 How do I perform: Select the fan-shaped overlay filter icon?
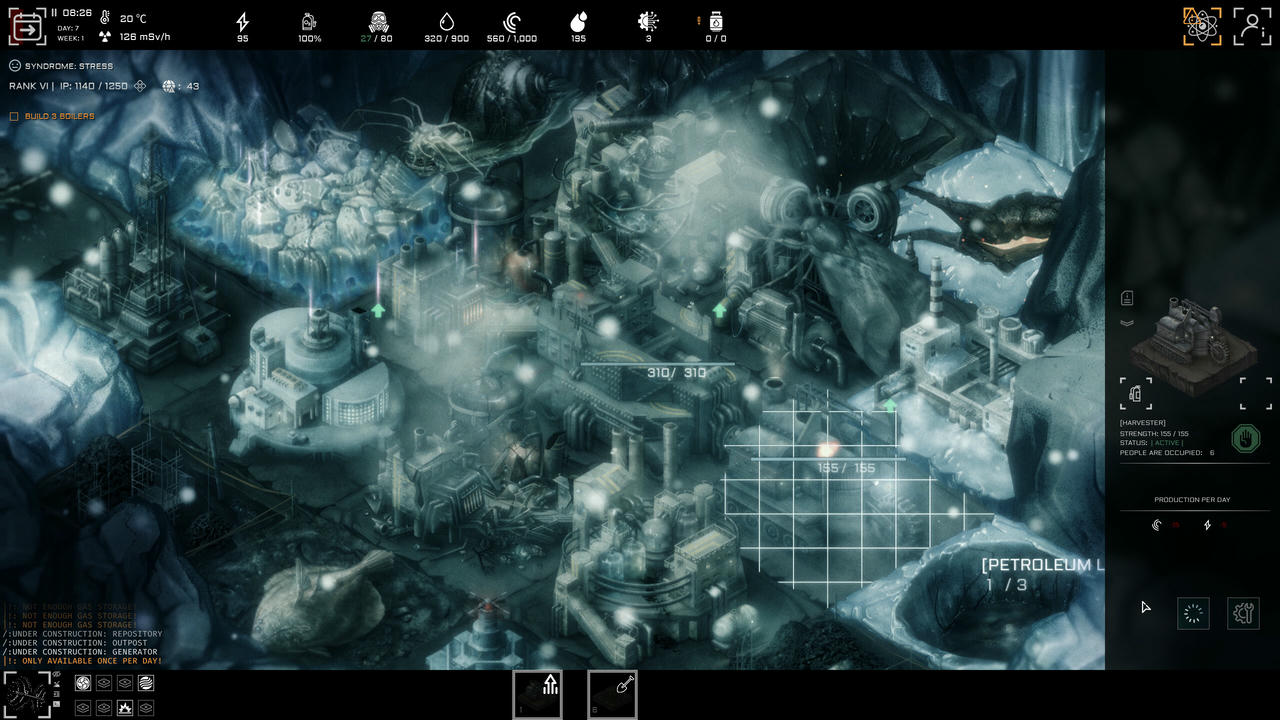[x=84, y=683]
